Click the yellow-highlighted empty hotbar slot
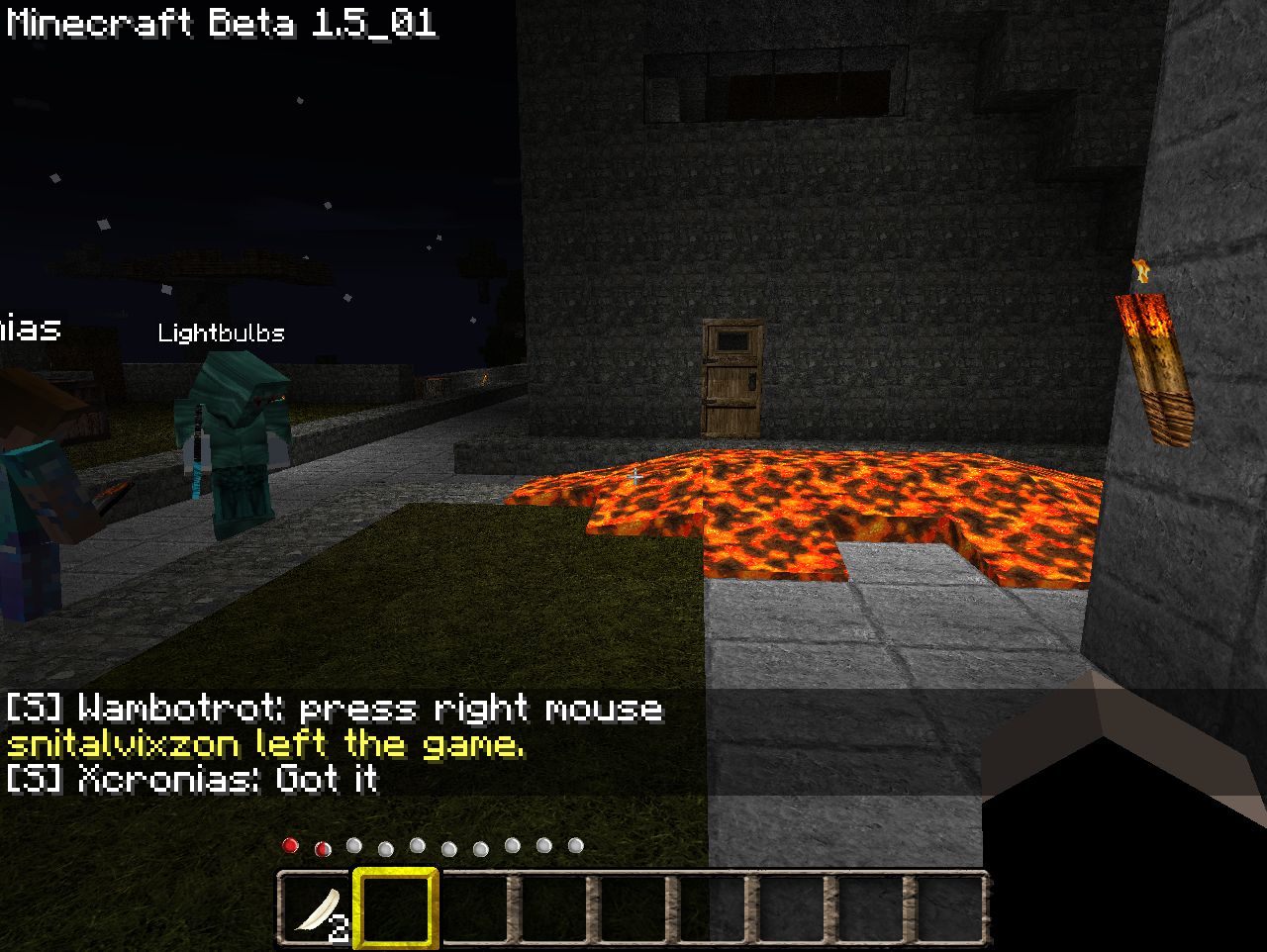This screenshot has width=1267, height=952. point(396,908)
